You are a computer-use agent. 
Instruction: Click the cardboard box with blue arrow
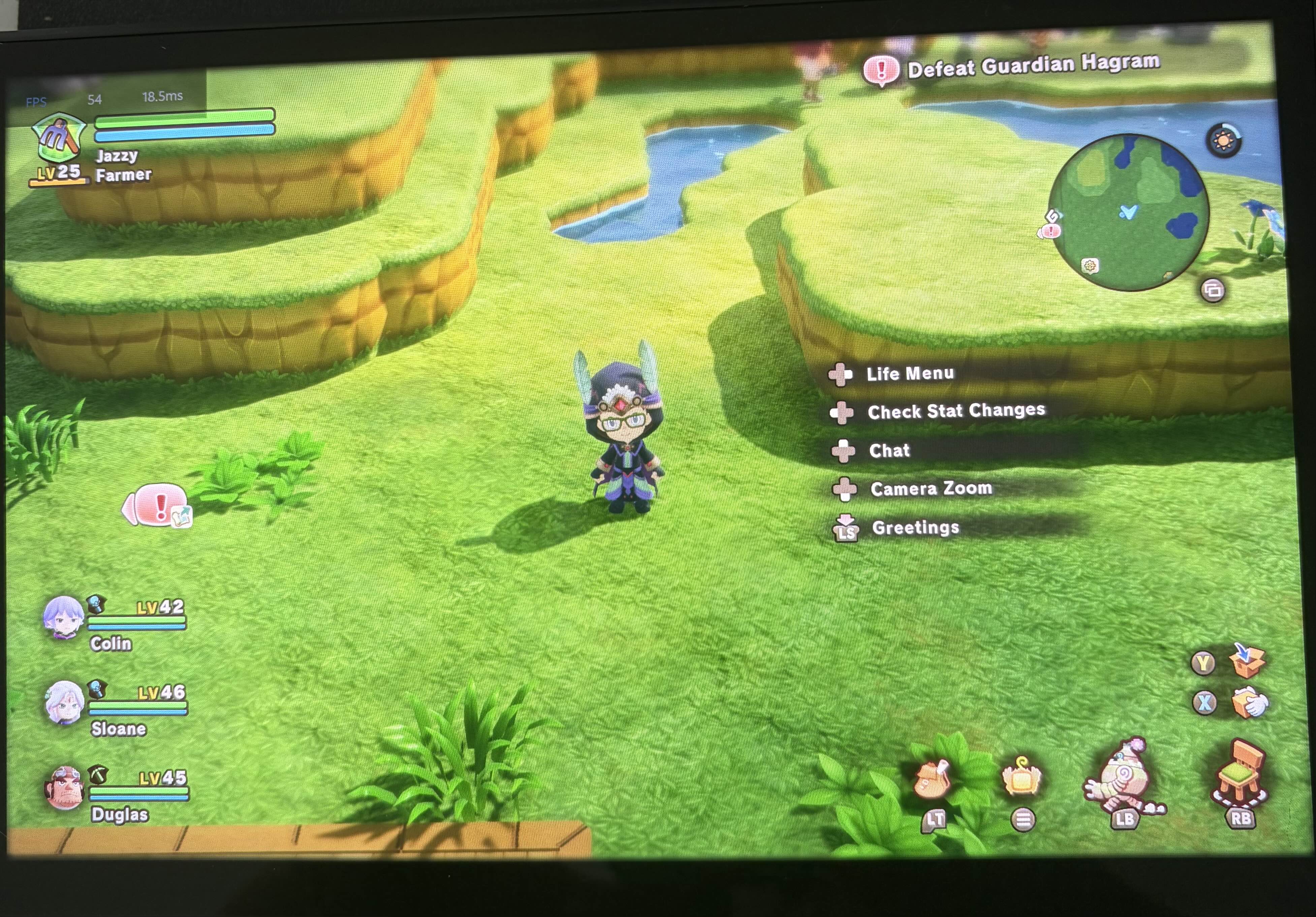click(x=1247, y=661)
